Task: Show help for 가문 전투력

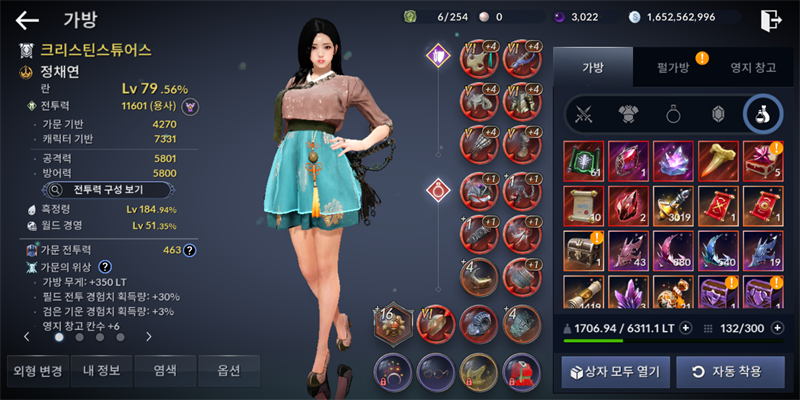Action: (188, 251)
